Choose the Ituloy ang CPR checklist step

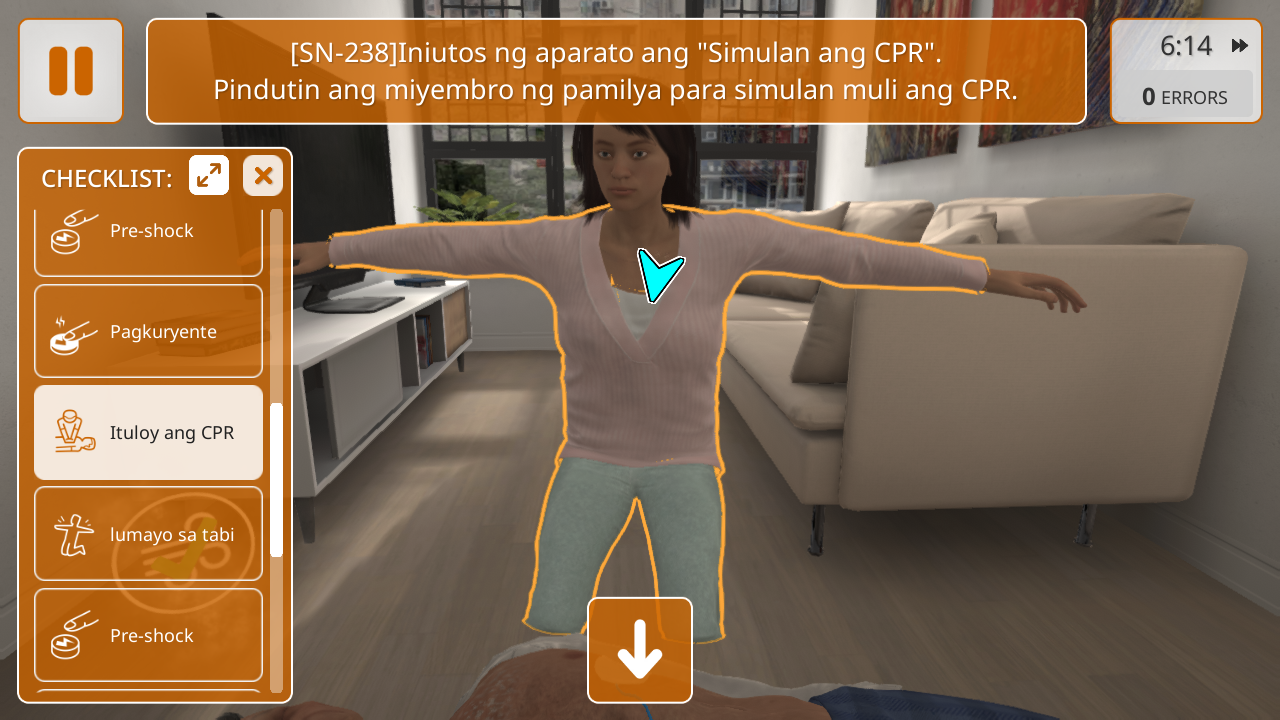coord(148,433)
